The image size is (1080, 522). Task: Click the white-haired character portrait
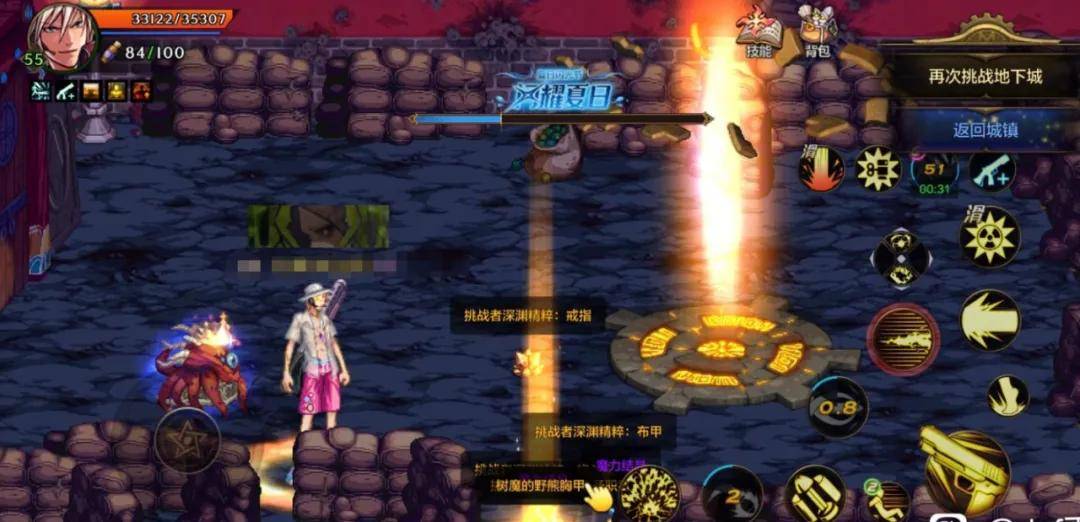click(63, 37)
